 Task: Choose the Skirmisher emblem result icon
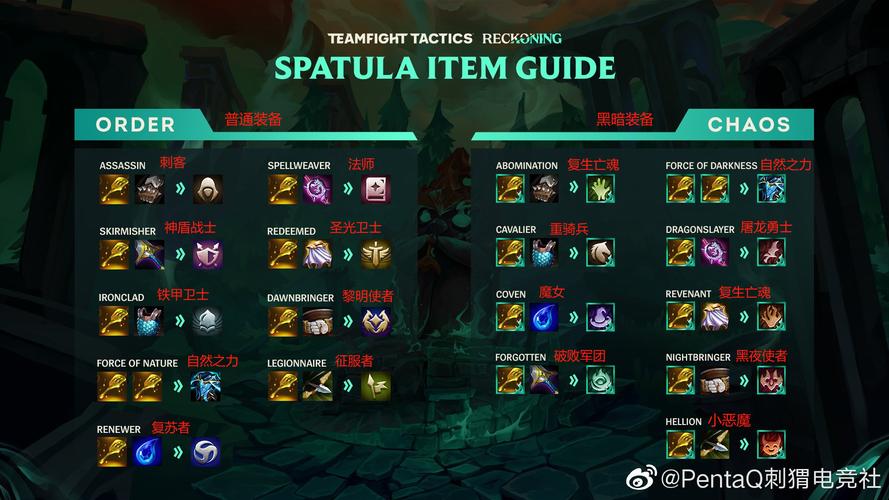pyautogui.click(x=207, y=254)
